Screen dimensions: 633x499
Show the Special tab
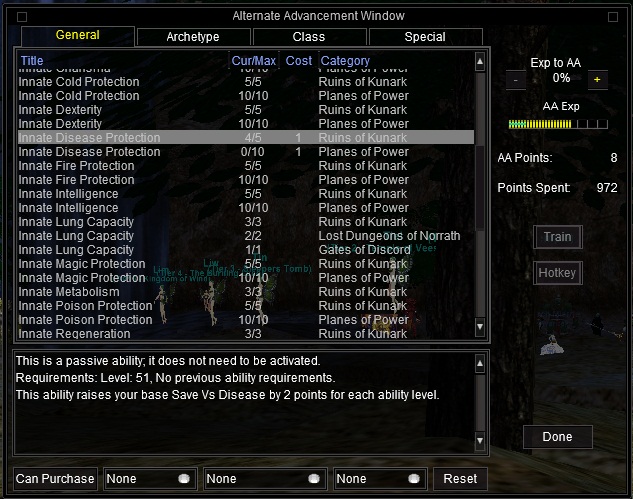tap(425, 37)
